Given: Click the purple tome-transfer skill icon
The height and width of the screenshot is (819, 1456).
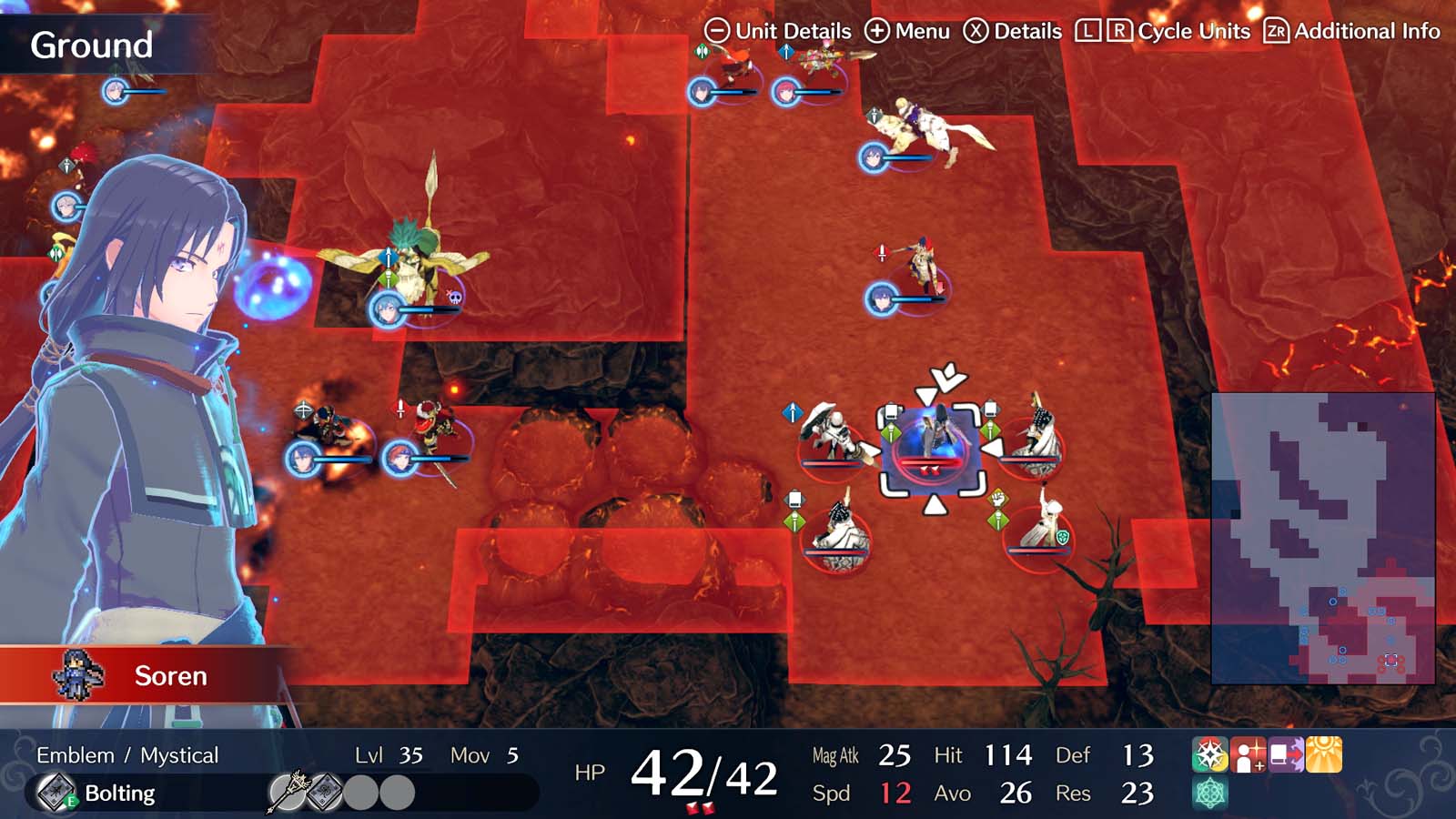Looking at the screenshot, I should [x=1285, y=754].
